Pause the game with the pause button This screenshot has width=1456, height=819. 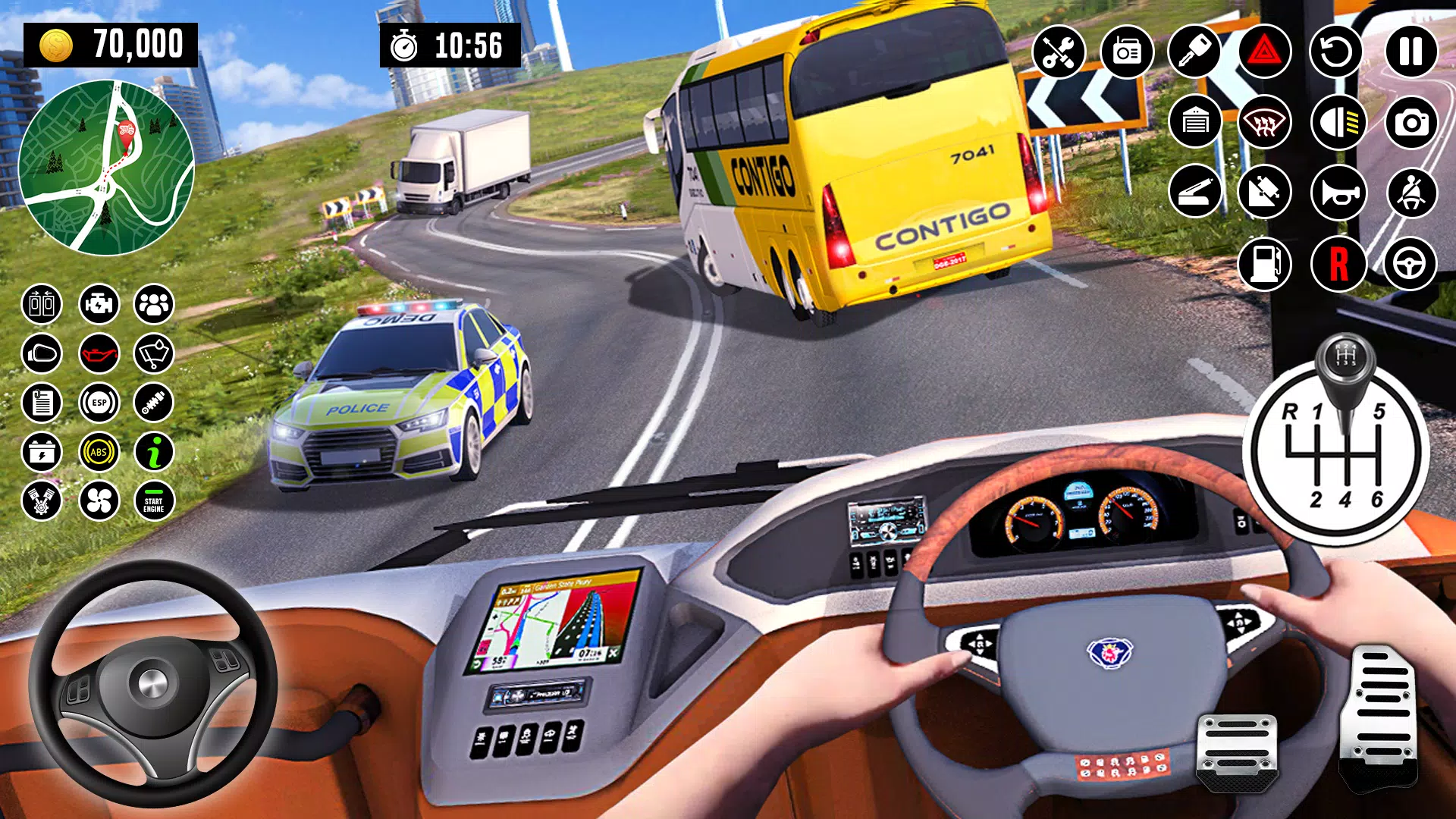click(x=1410, y=52)
